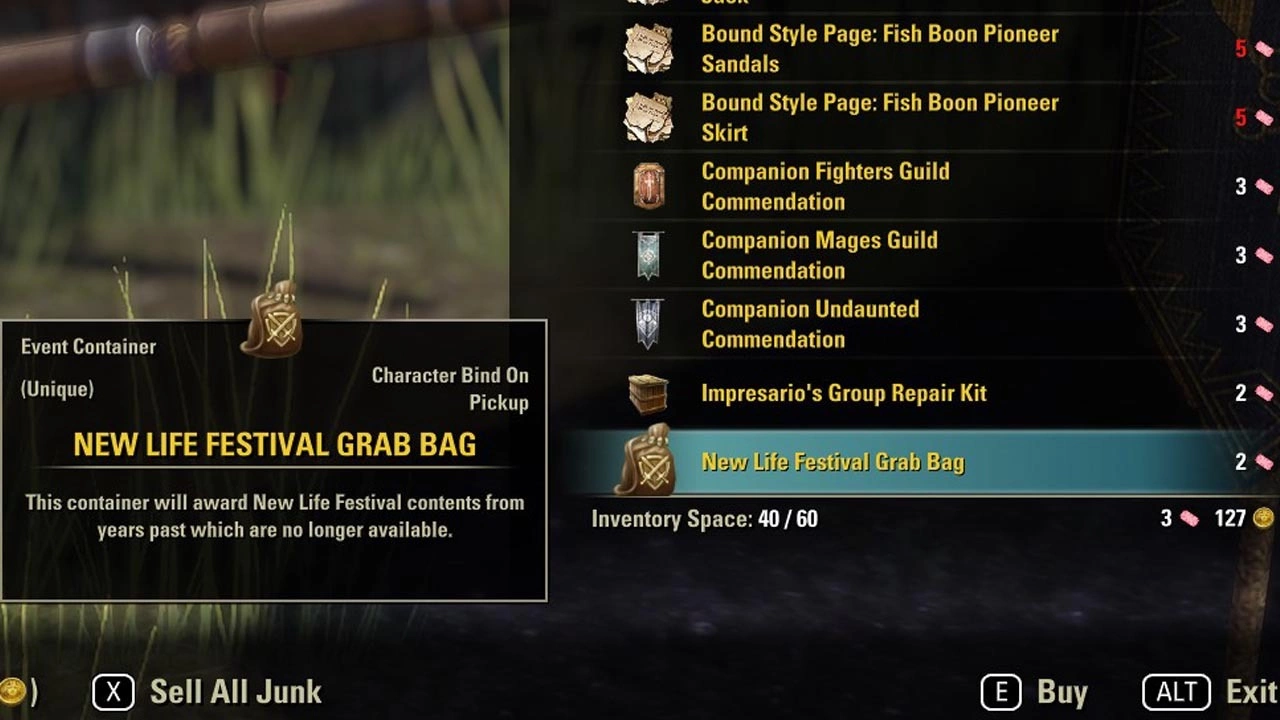
Task: Buy the selected item
Action: point(1034,691)
